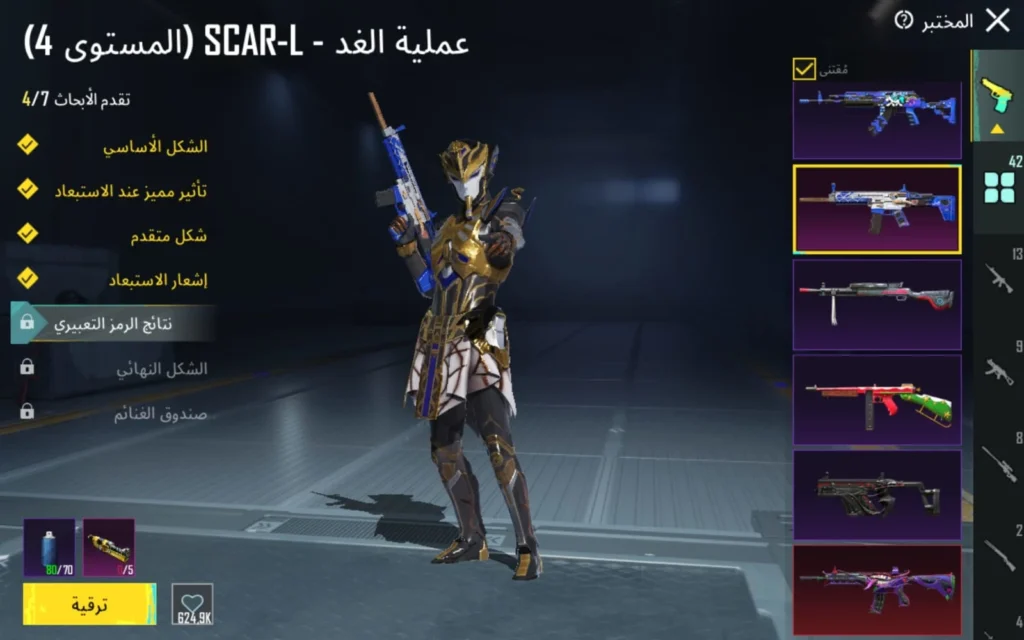Select the black Vector SMG skin thumbnail
This screenshot has width=1024, height=640.
(x=877, y=495)
